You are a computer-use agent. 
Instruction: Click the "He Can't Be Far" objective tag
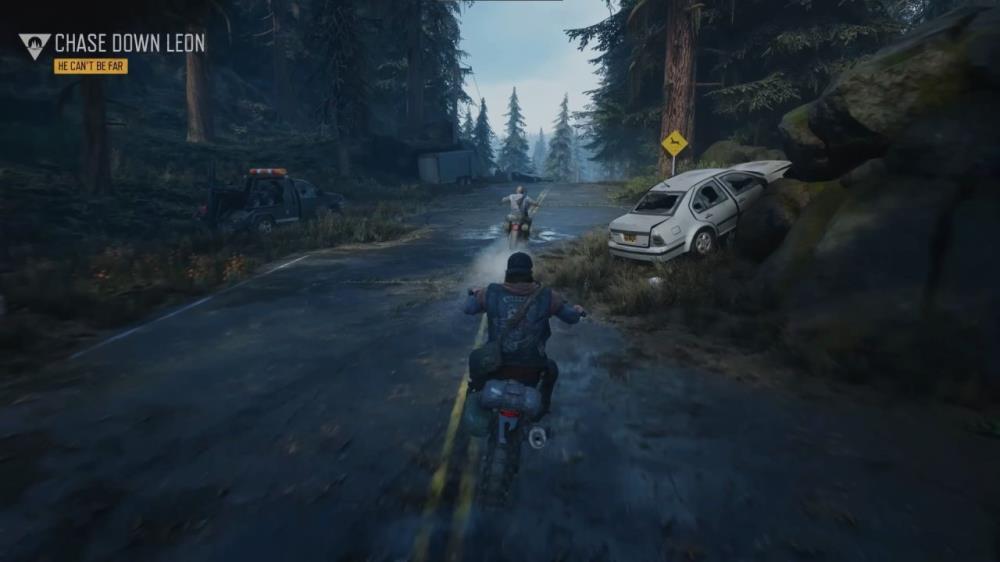click(x=91, y=66)
